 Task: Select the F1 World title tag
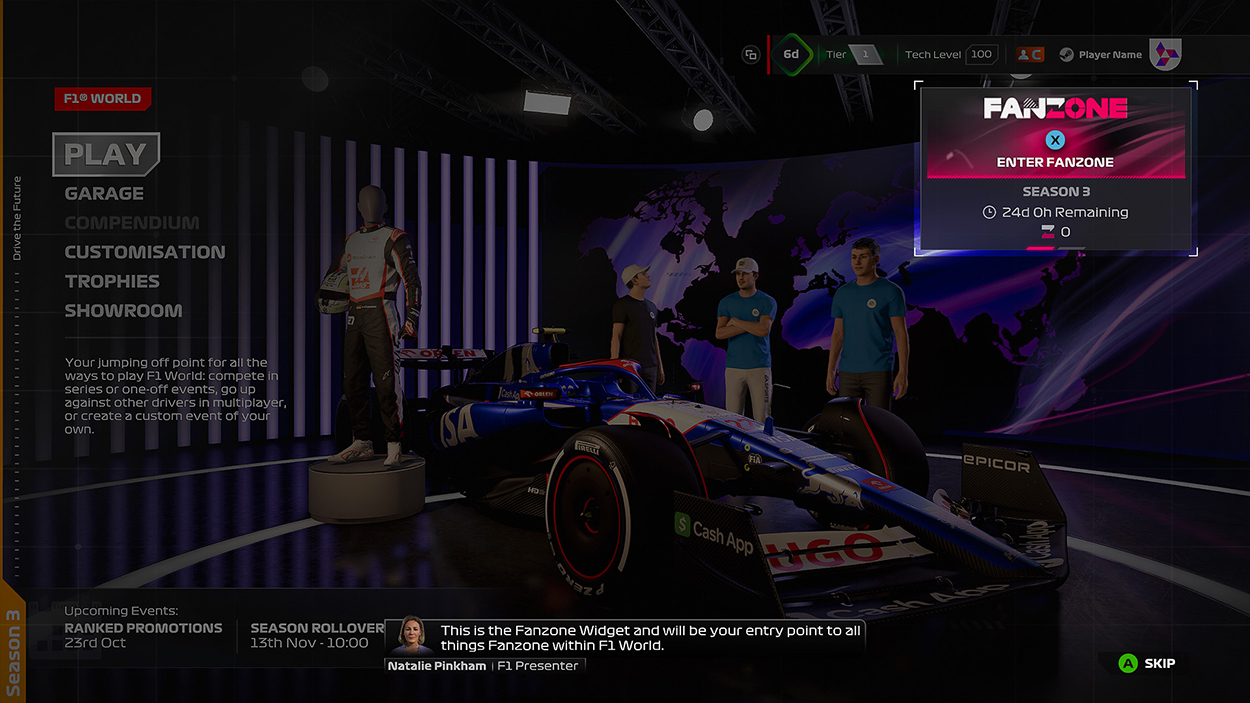(103, 99)
